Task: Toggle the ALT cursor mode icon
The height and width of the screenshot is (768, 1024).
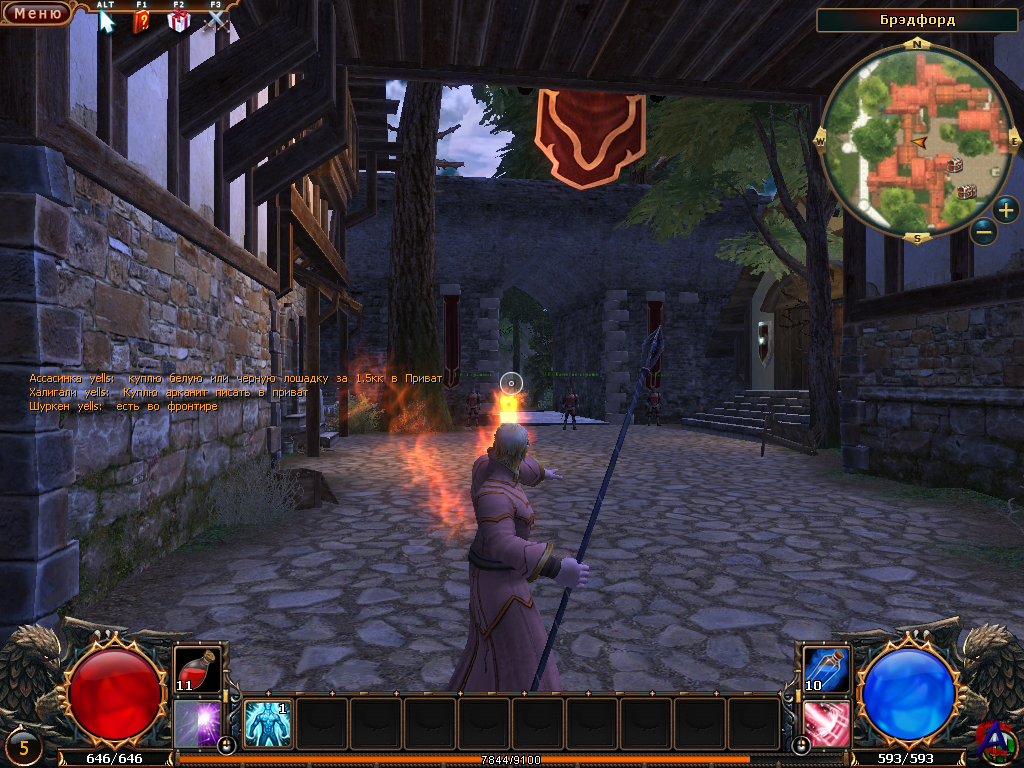Action: 106,21
